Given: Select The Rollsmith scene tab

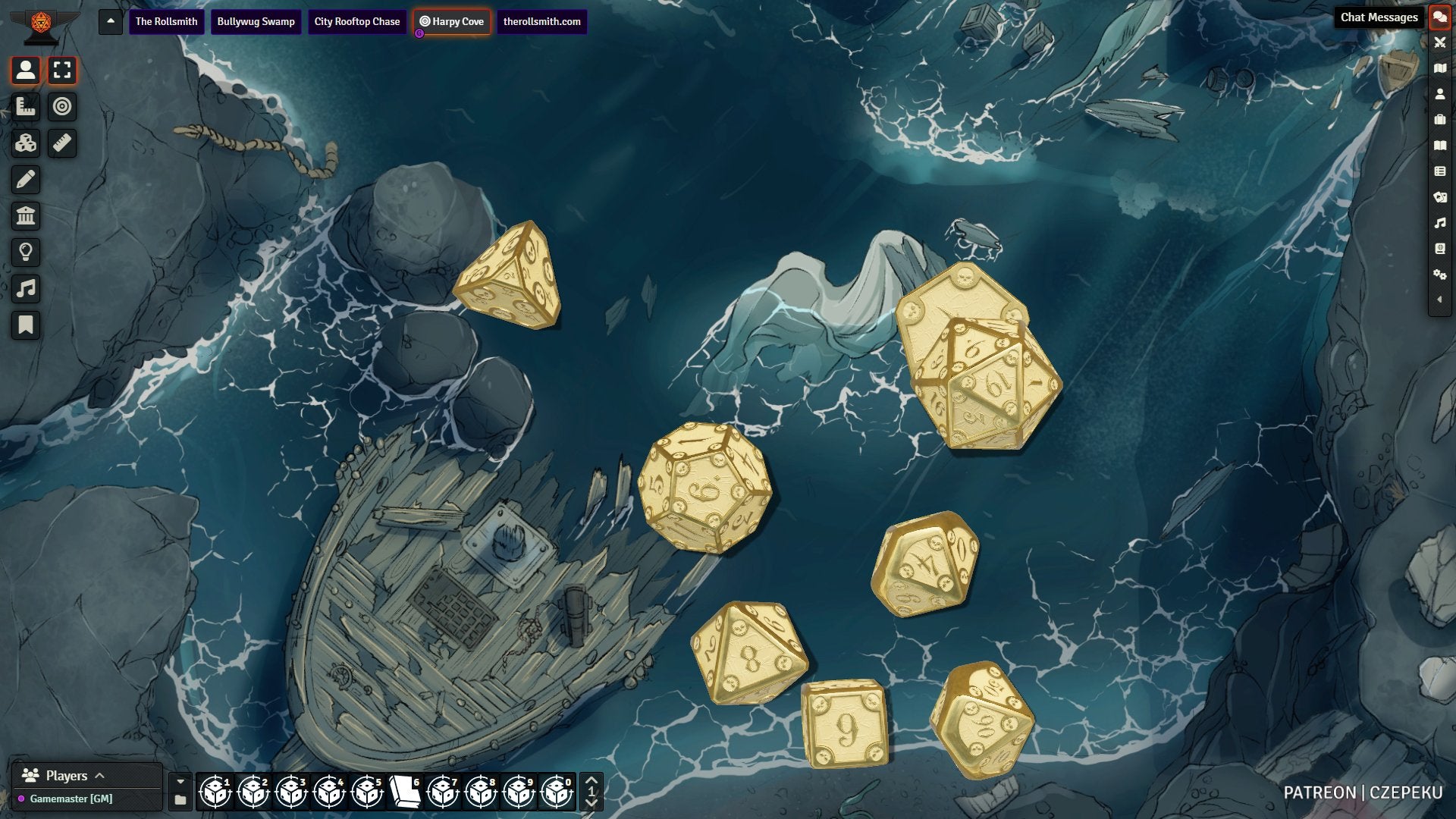Looking at the screenshot, I should tap(166, 21).
